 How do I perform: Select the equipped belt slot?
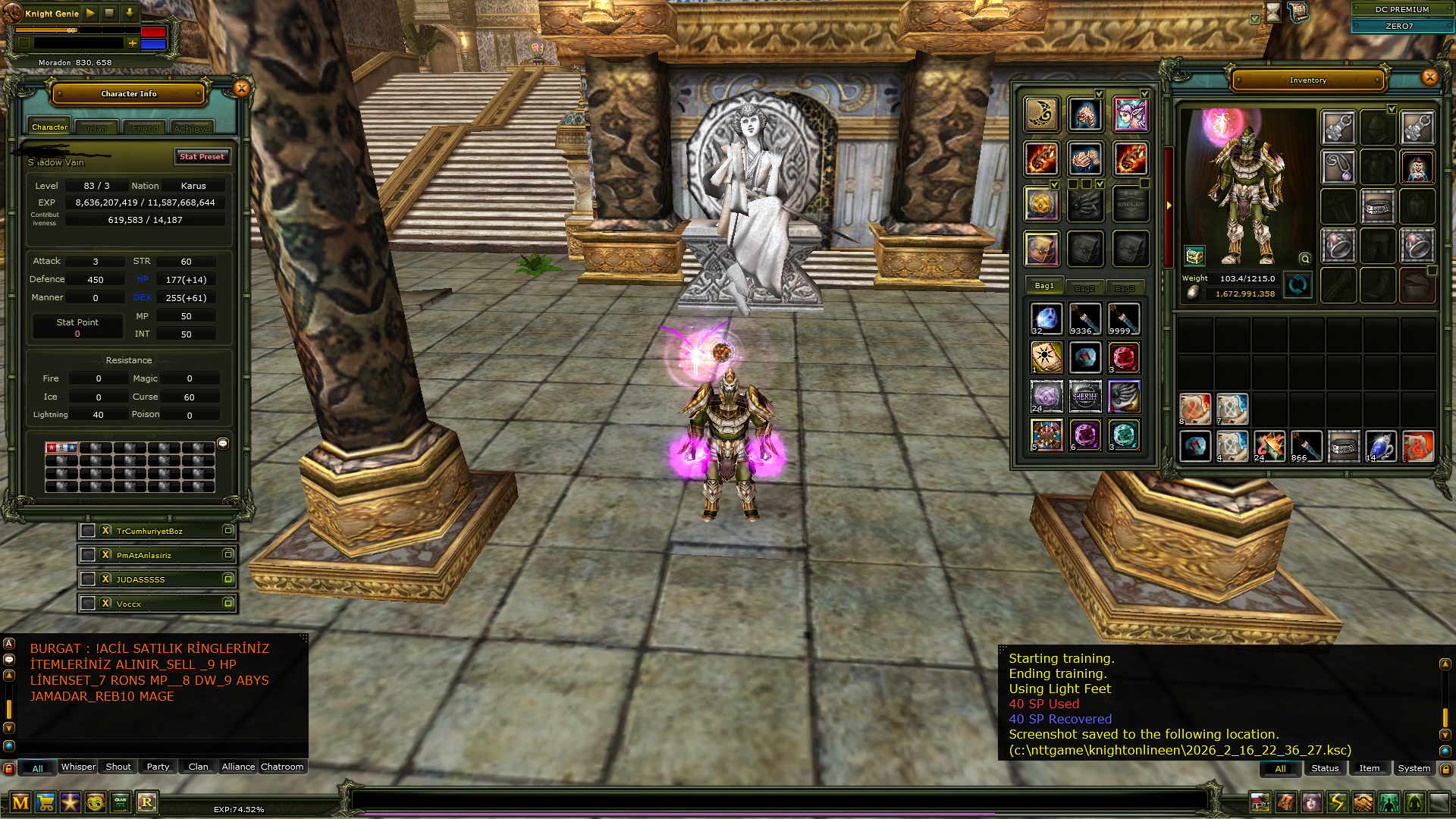pos(1378,206)
